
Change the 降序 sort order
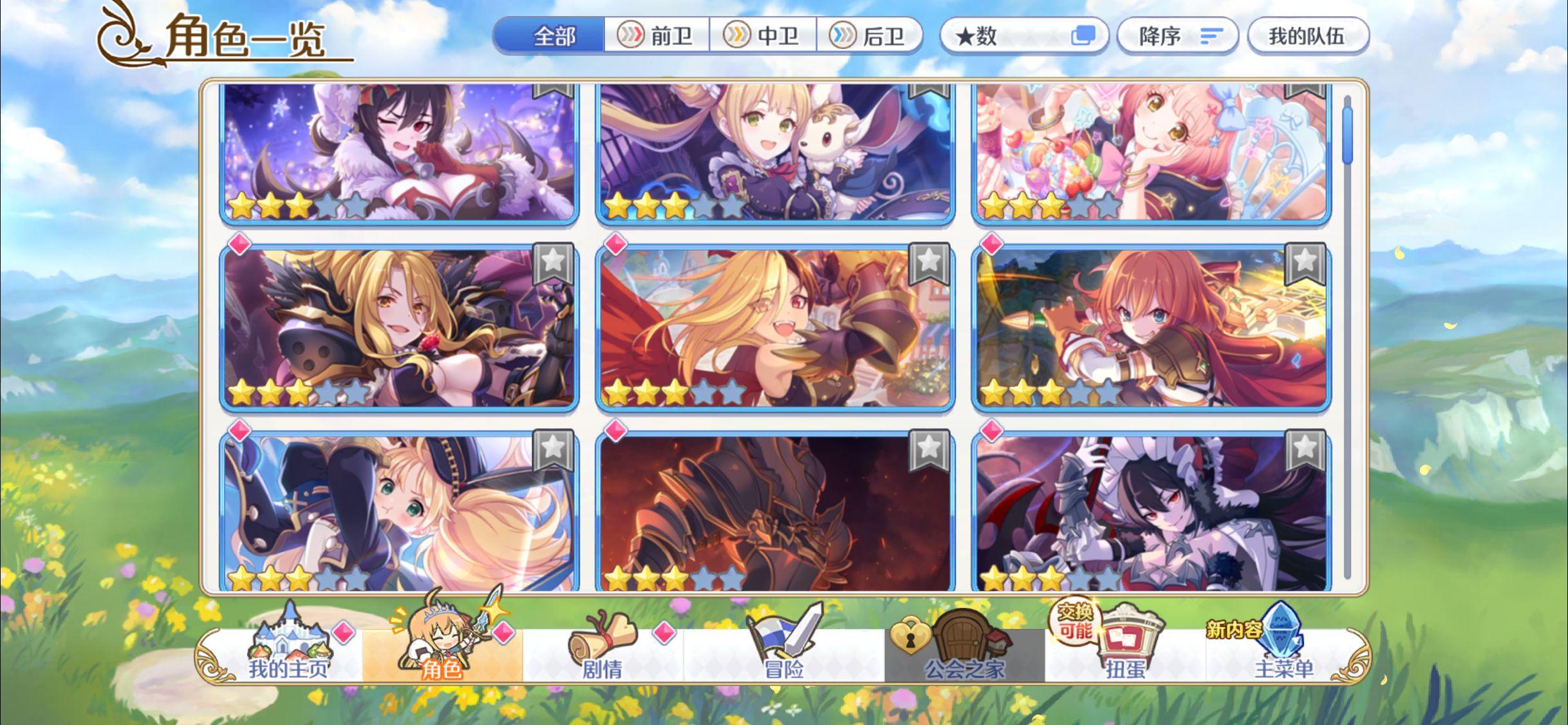point(1177,37)
